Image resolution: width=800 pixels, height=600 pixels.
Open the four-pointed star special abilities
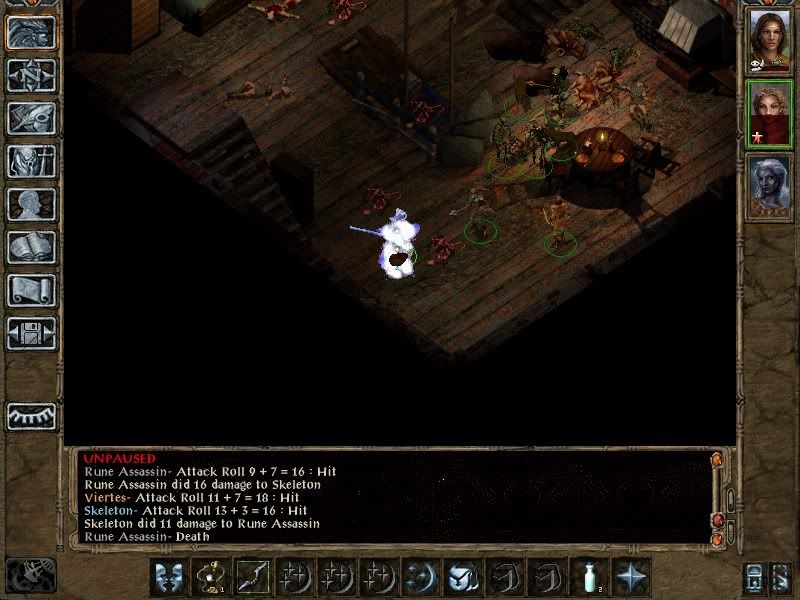tap(631, 577)
